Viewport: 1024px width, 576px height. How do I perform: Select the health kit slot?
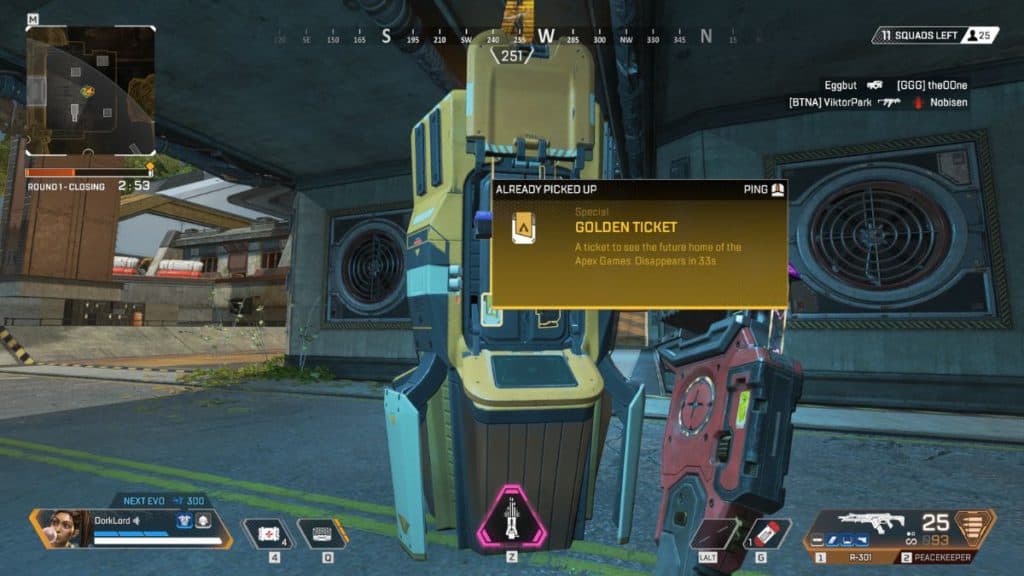266,532
